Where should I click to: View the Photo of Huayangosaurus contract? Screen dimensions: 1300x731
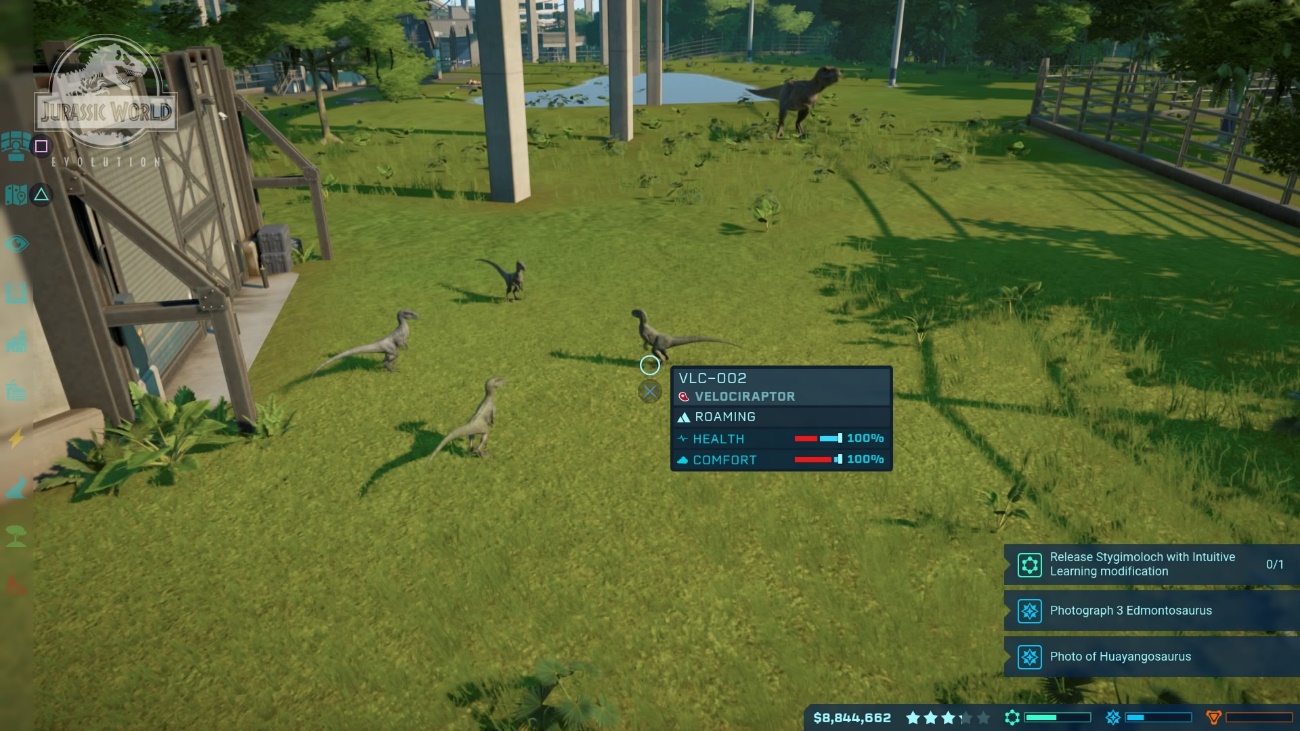point(1150,657)
